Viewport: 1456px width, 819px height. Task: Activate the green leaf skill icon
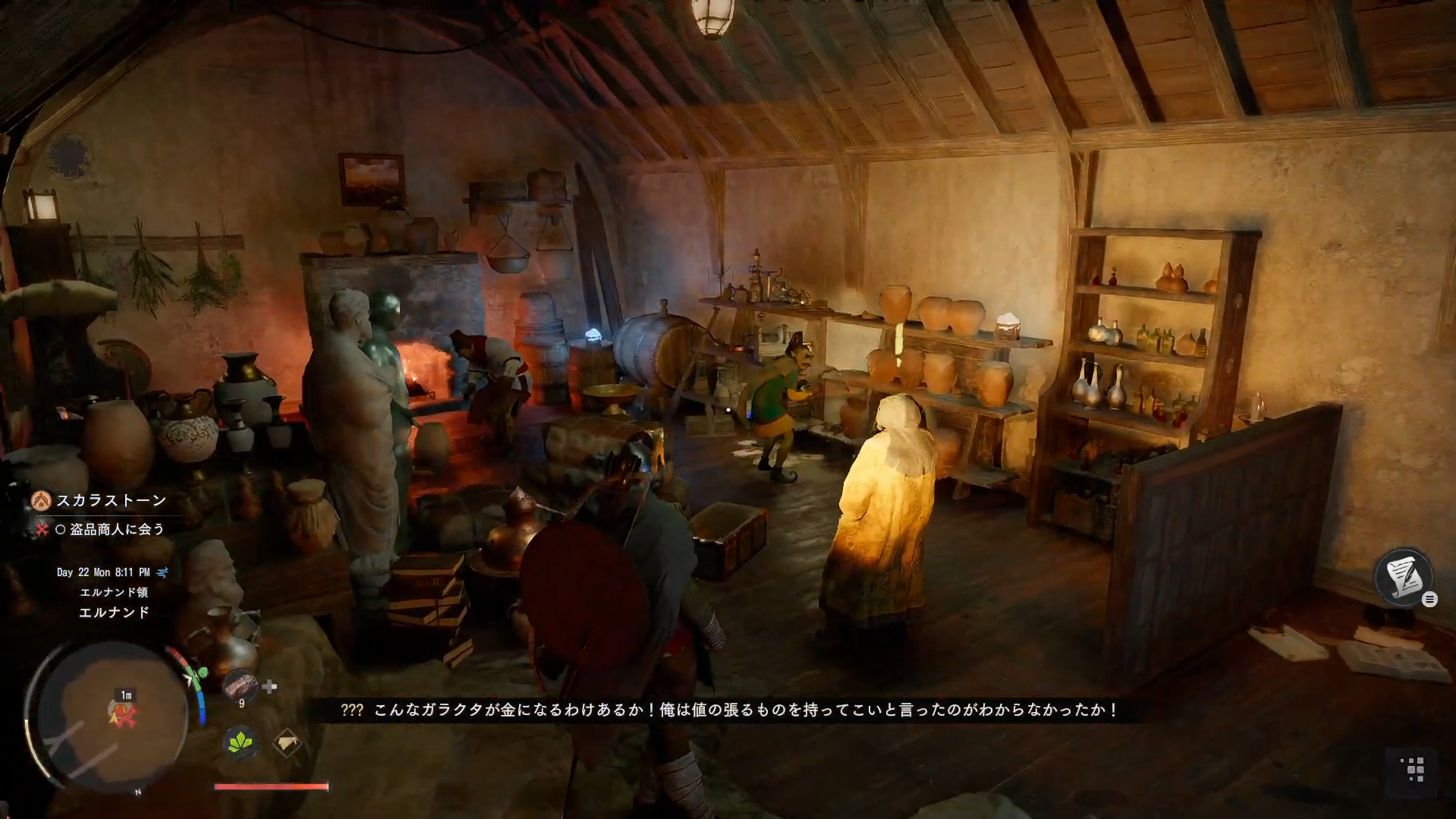pyautogui.click(x=241, y=742)
